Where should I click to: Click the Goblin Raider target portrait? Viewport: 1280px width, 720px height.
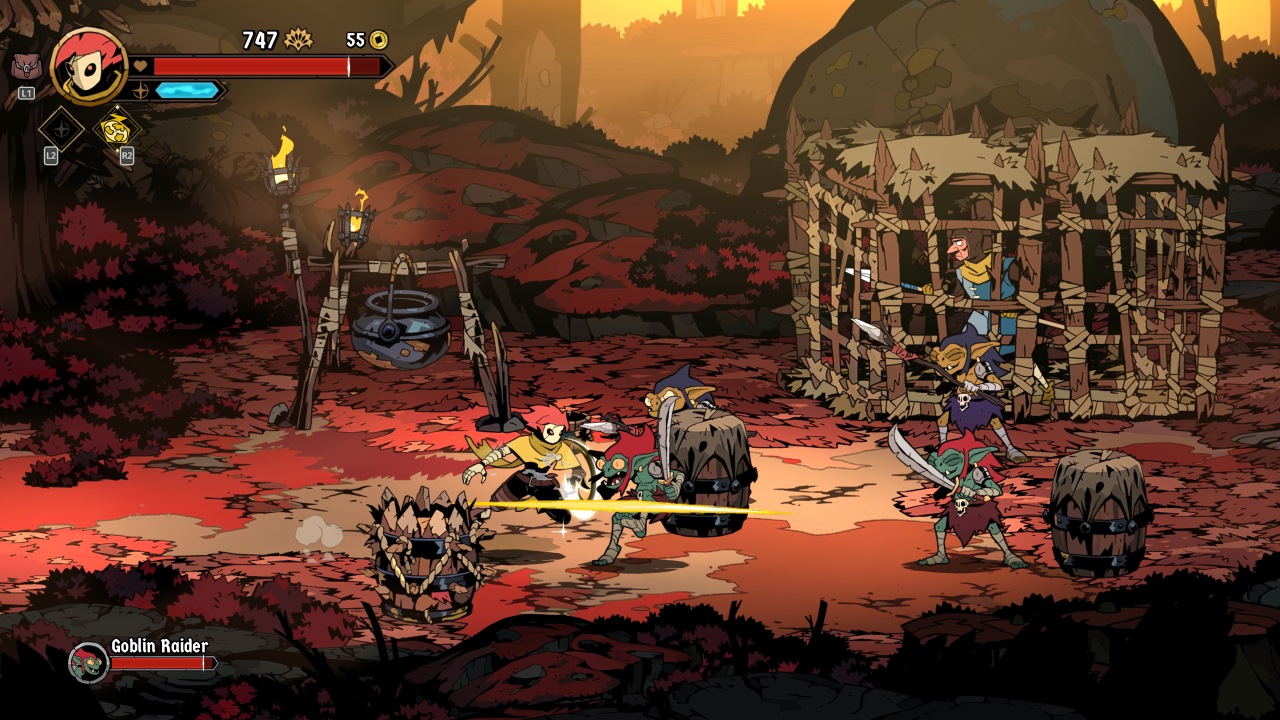pos(88,662)
